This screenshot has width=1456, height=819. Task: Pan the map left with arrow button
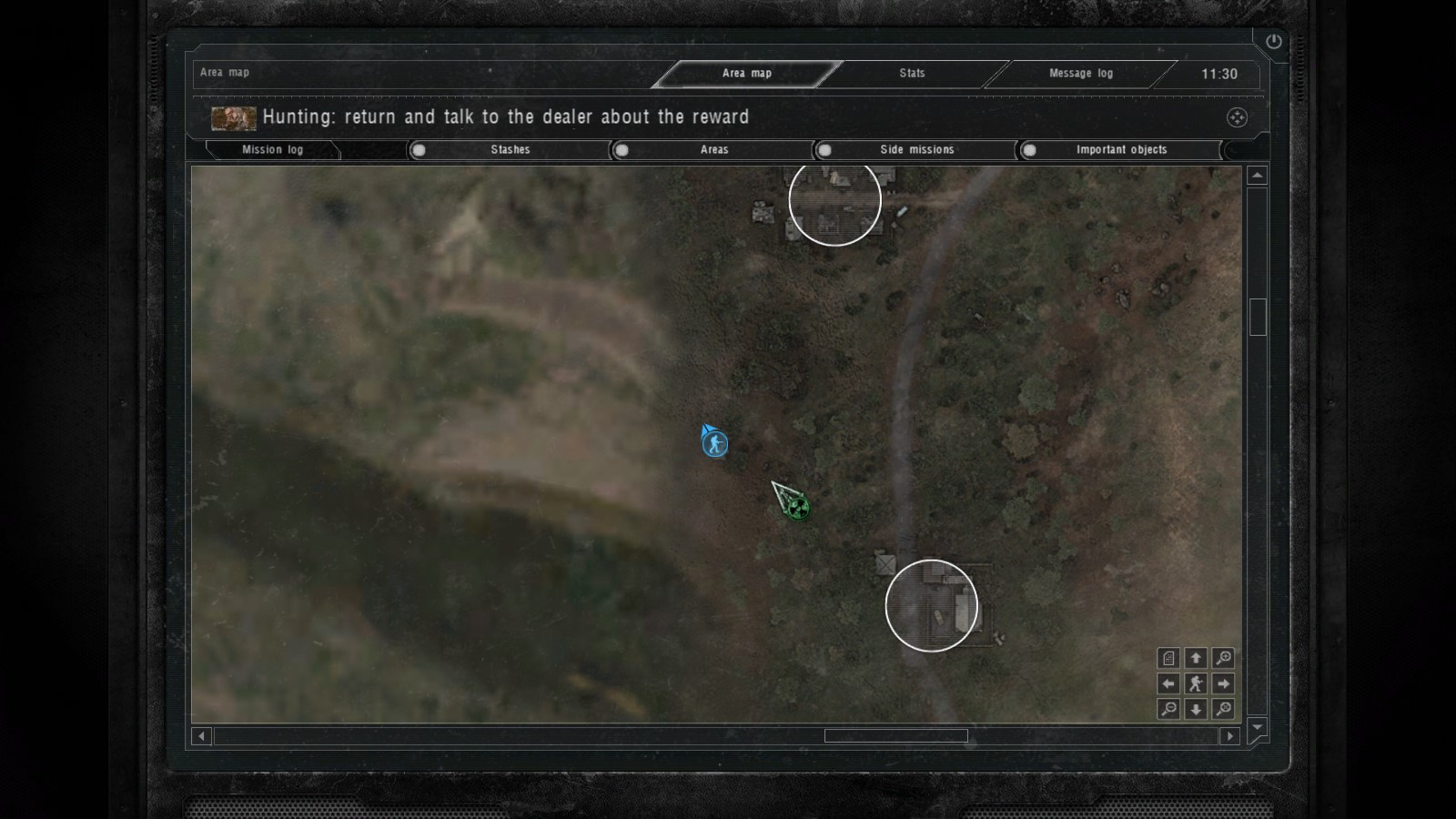1168,683
